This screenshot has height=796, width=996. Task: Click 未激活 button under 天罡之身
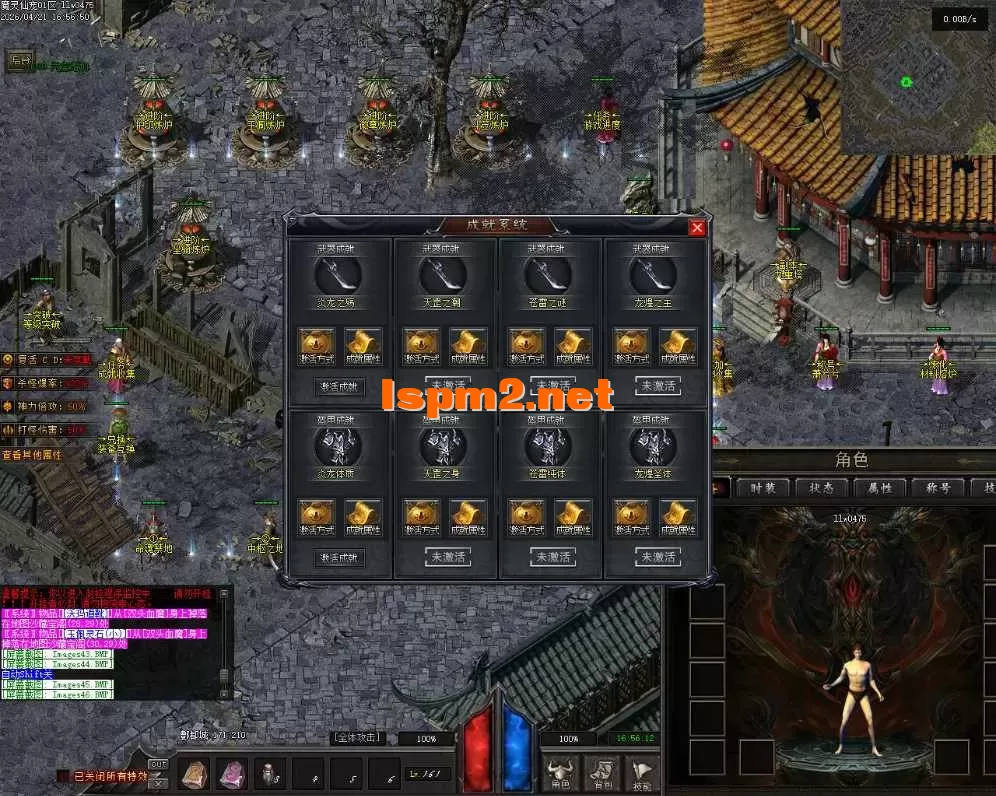coord(447,557)
